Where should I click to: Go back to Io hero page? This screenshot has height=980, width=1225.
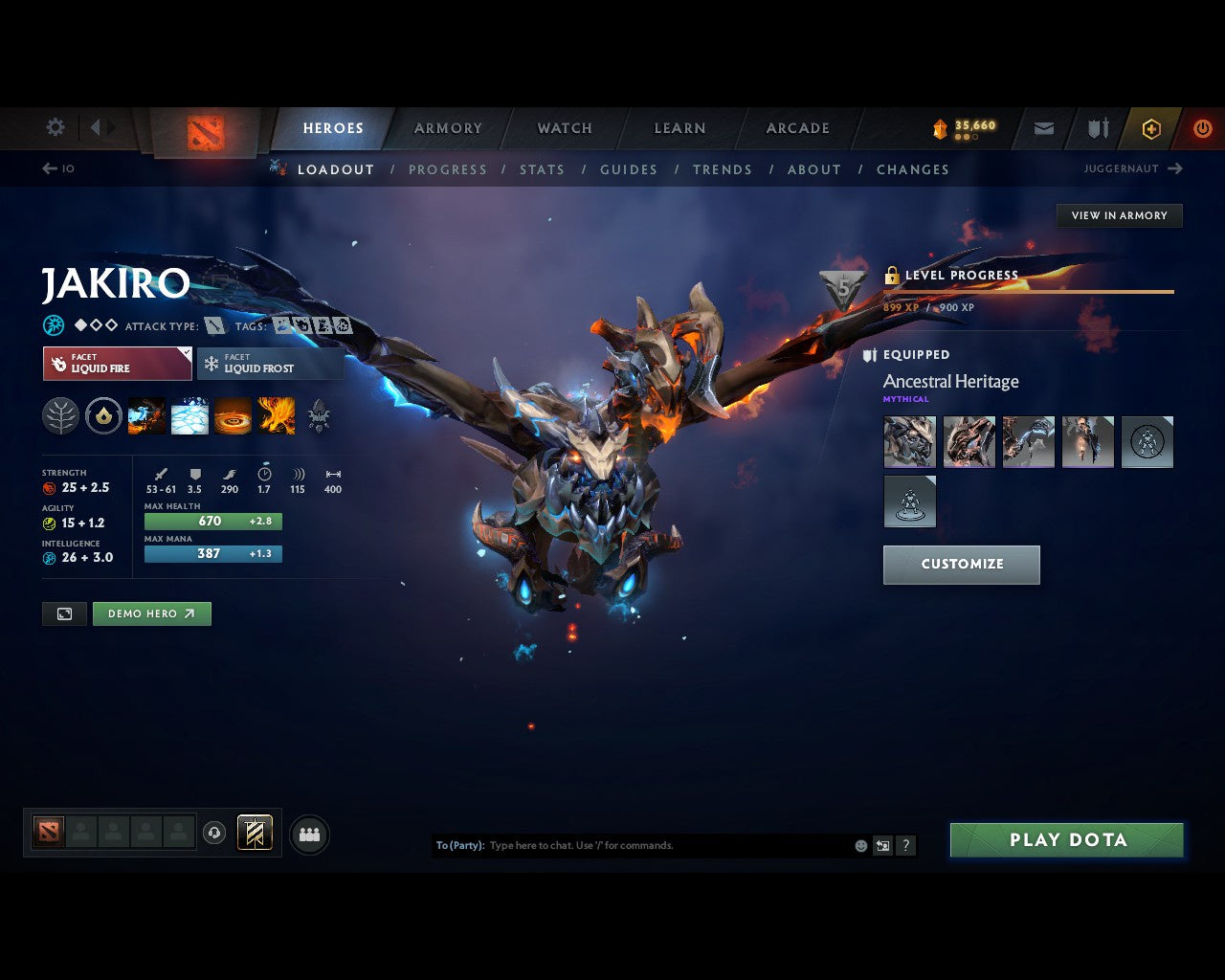[55, 168]
